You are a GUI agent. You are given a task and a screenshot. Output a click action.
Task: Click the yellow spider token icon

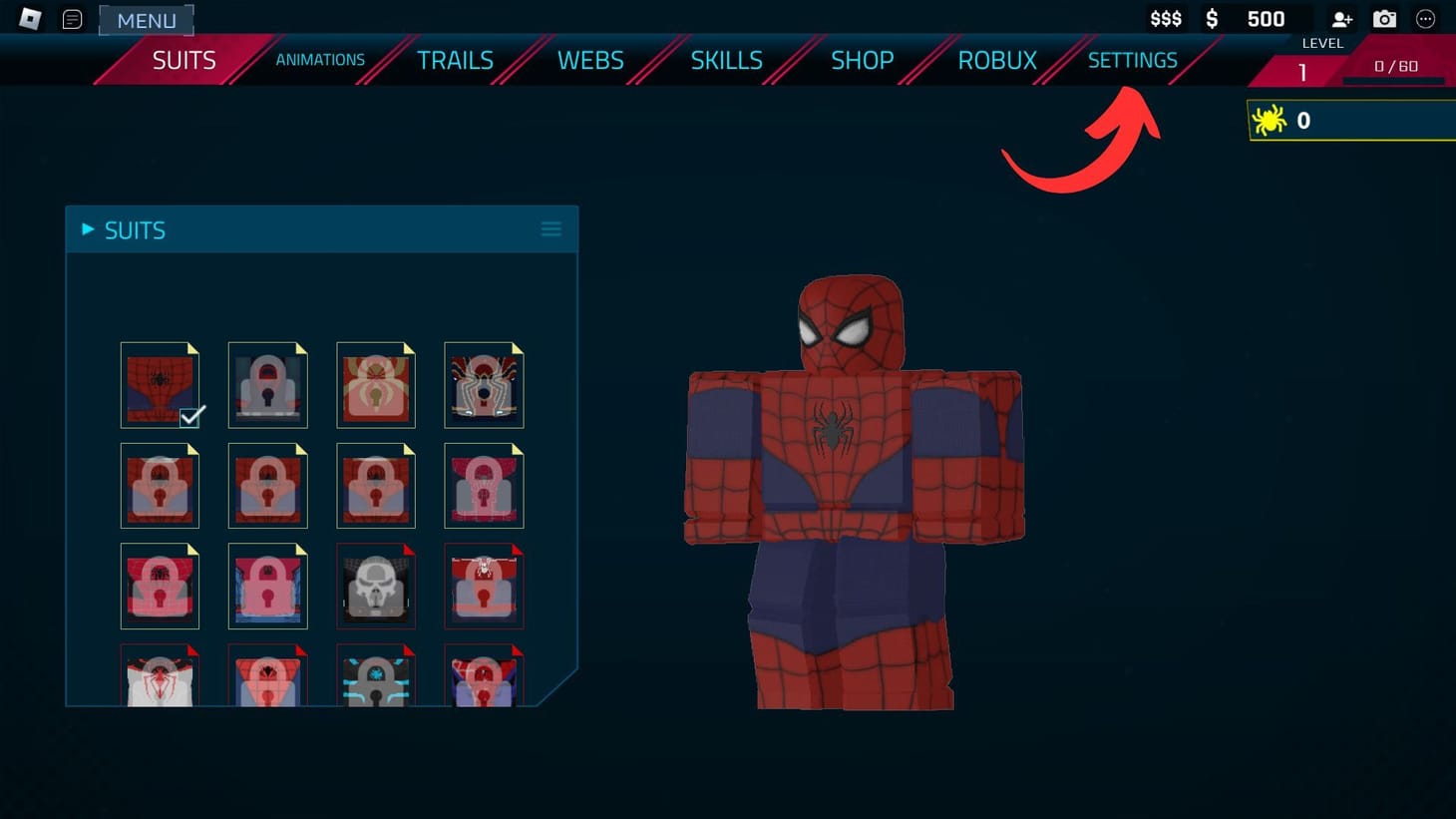pyautogui.click(x=1271, y=120)
